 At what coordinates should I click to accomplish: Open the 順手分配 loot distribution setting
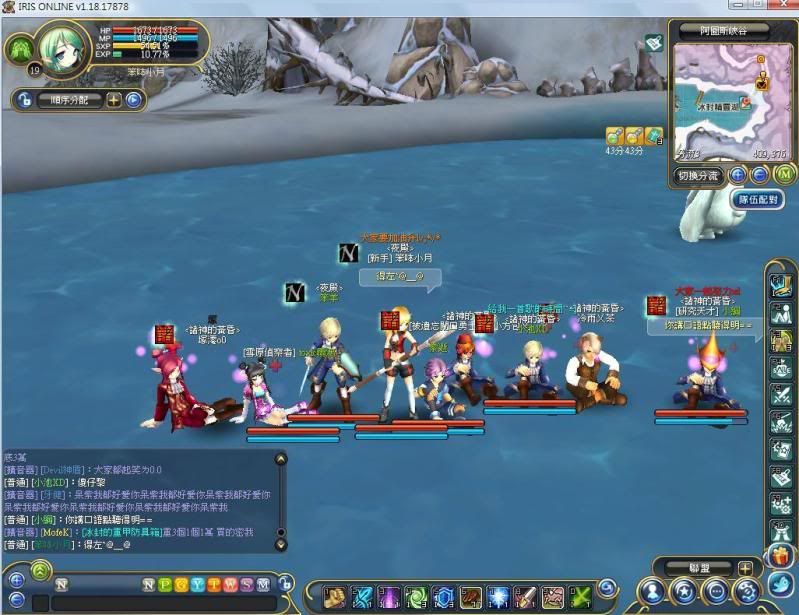[x=68, y=100]
